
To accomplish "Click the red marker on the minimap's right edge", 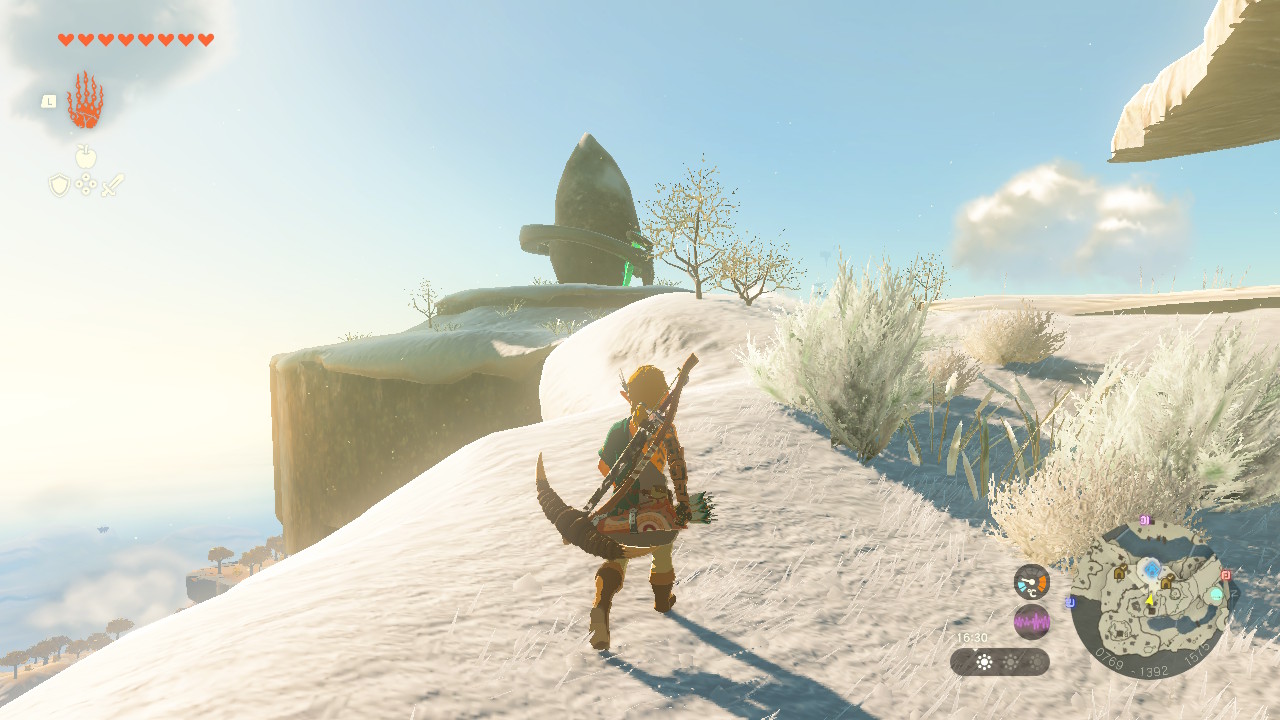I will click(1225, 576).
